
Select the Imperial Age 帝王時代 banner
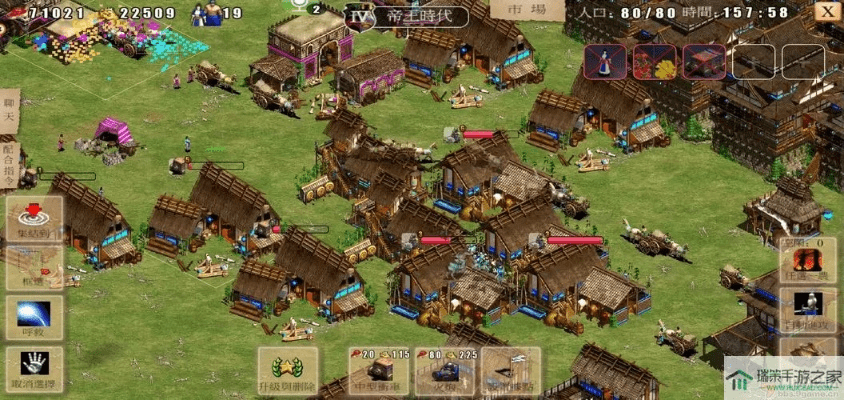[405, 16]
